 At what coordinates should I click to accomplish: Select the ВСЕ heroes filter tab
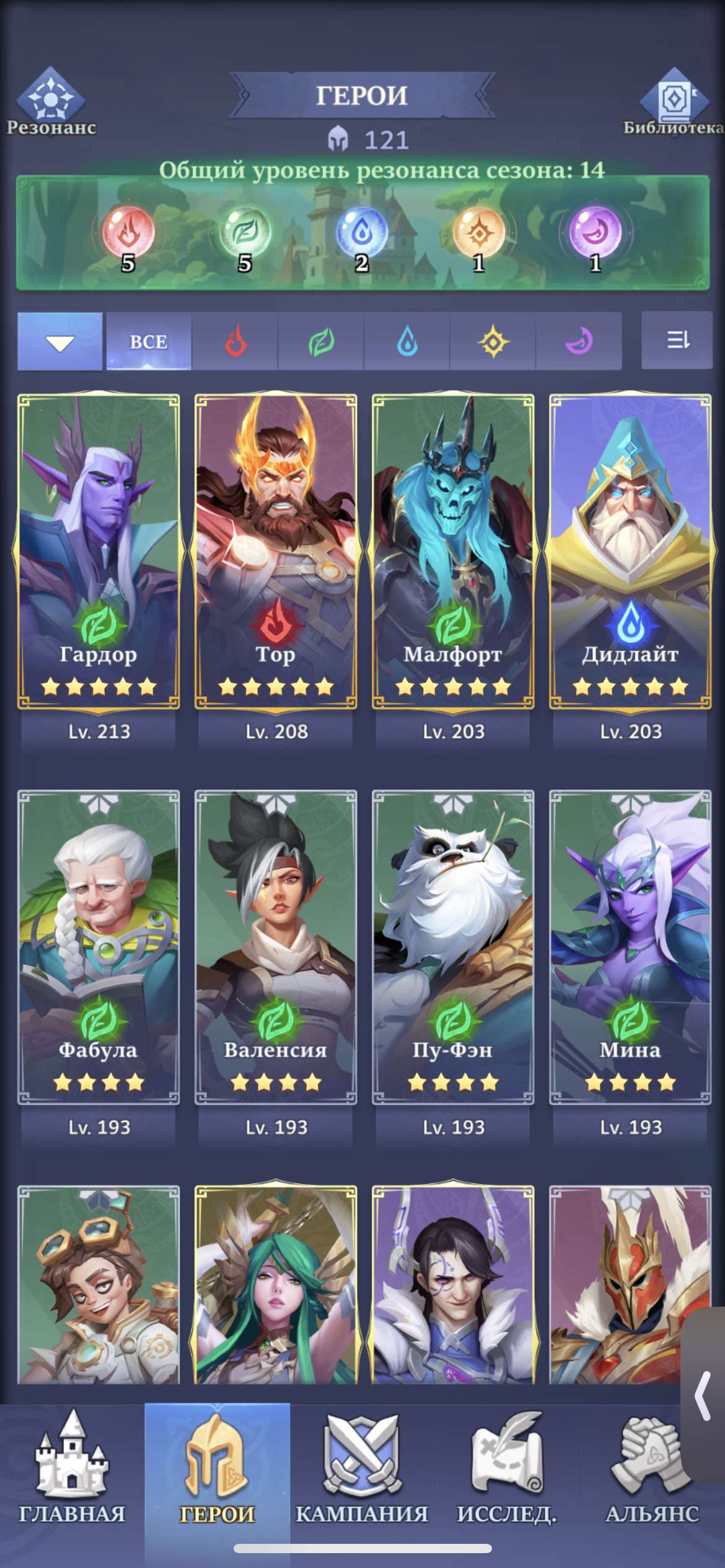(149, 341)
